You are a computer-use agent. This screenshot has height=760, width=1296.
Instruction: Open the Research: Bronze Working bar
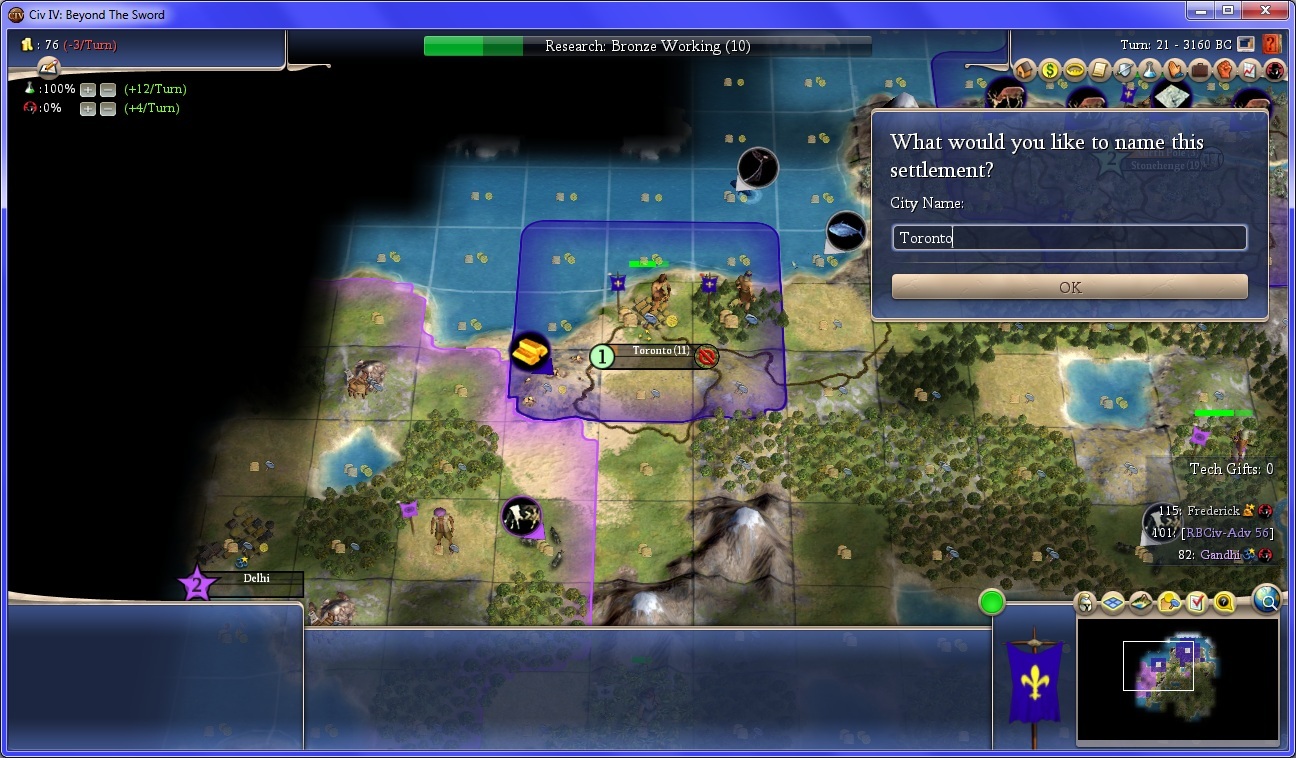tap(647, 46)
